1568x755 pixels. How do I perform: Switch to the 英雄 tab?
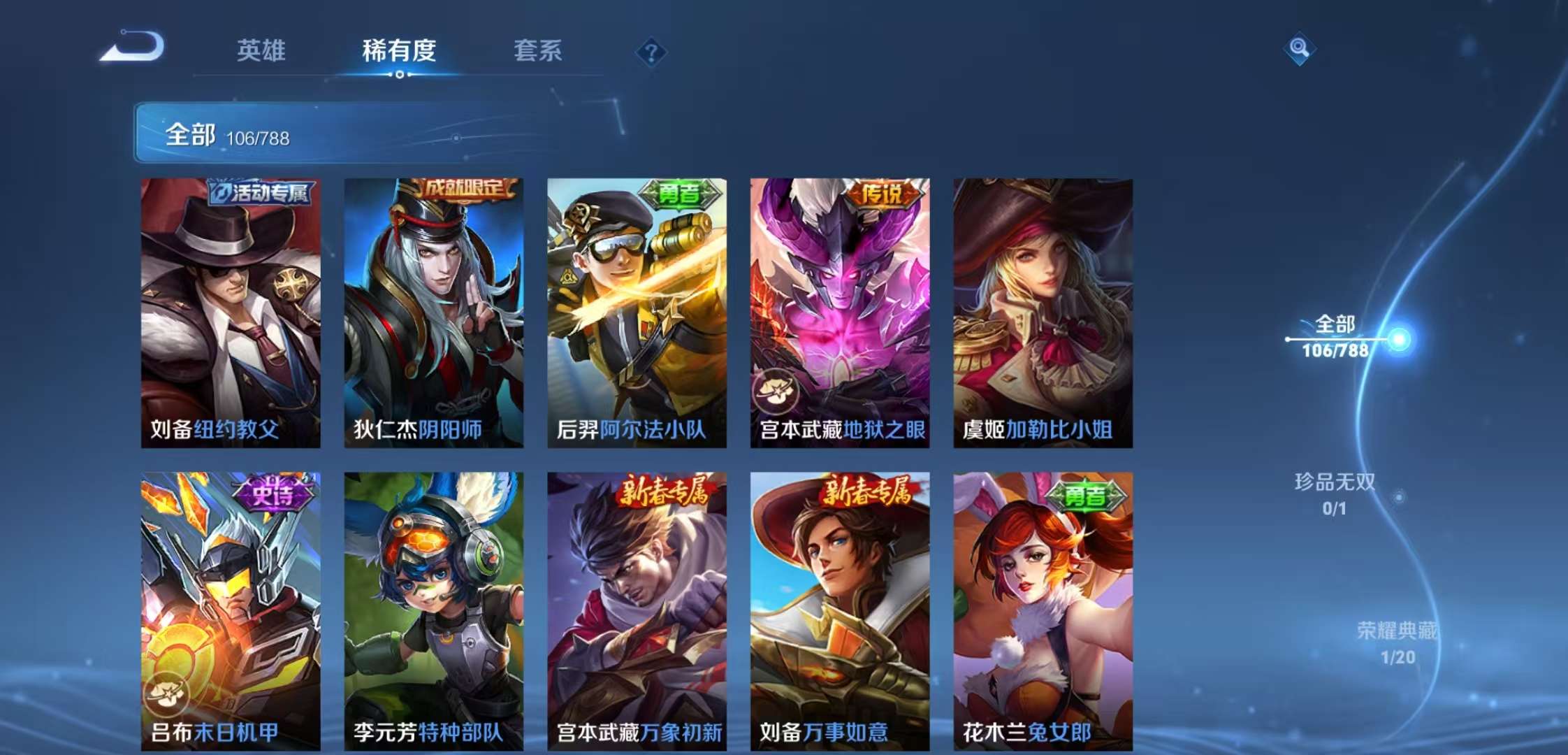pyautogui.click(x=261, y=52)
